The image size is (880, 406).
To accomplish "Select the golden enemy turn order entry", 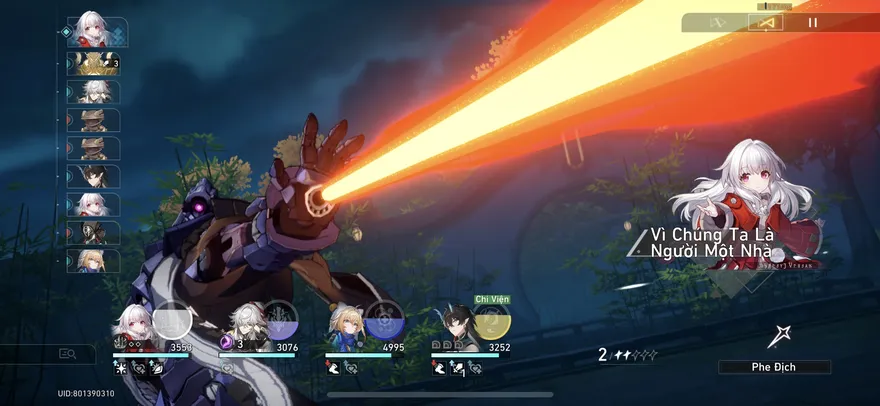I will click(x=94, y=63).
